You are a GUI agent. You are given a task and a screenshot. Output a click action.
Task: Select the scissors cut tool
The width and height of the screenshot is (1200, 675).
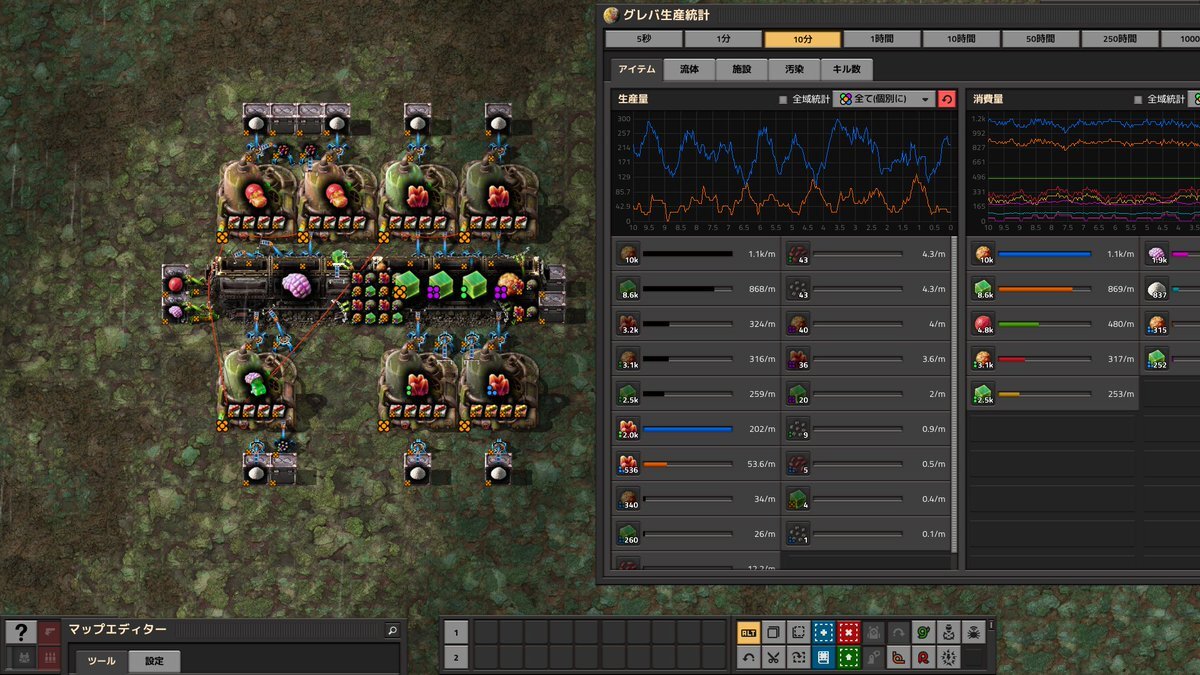click(773, 657)
